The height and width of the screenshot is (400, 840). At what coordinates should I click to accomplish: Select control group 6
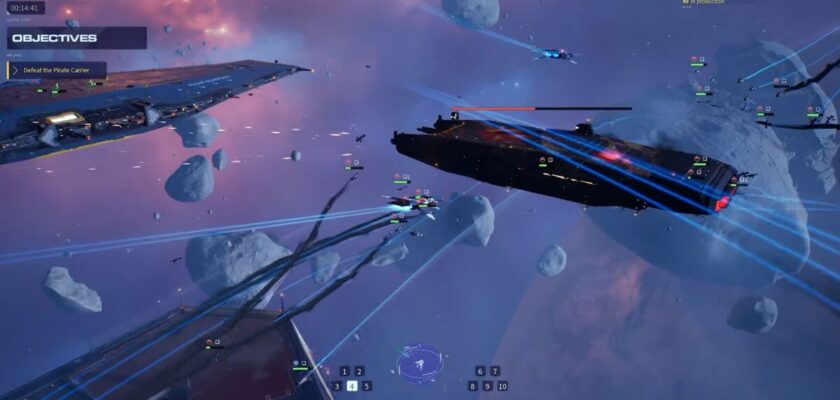tap(480, 371)
